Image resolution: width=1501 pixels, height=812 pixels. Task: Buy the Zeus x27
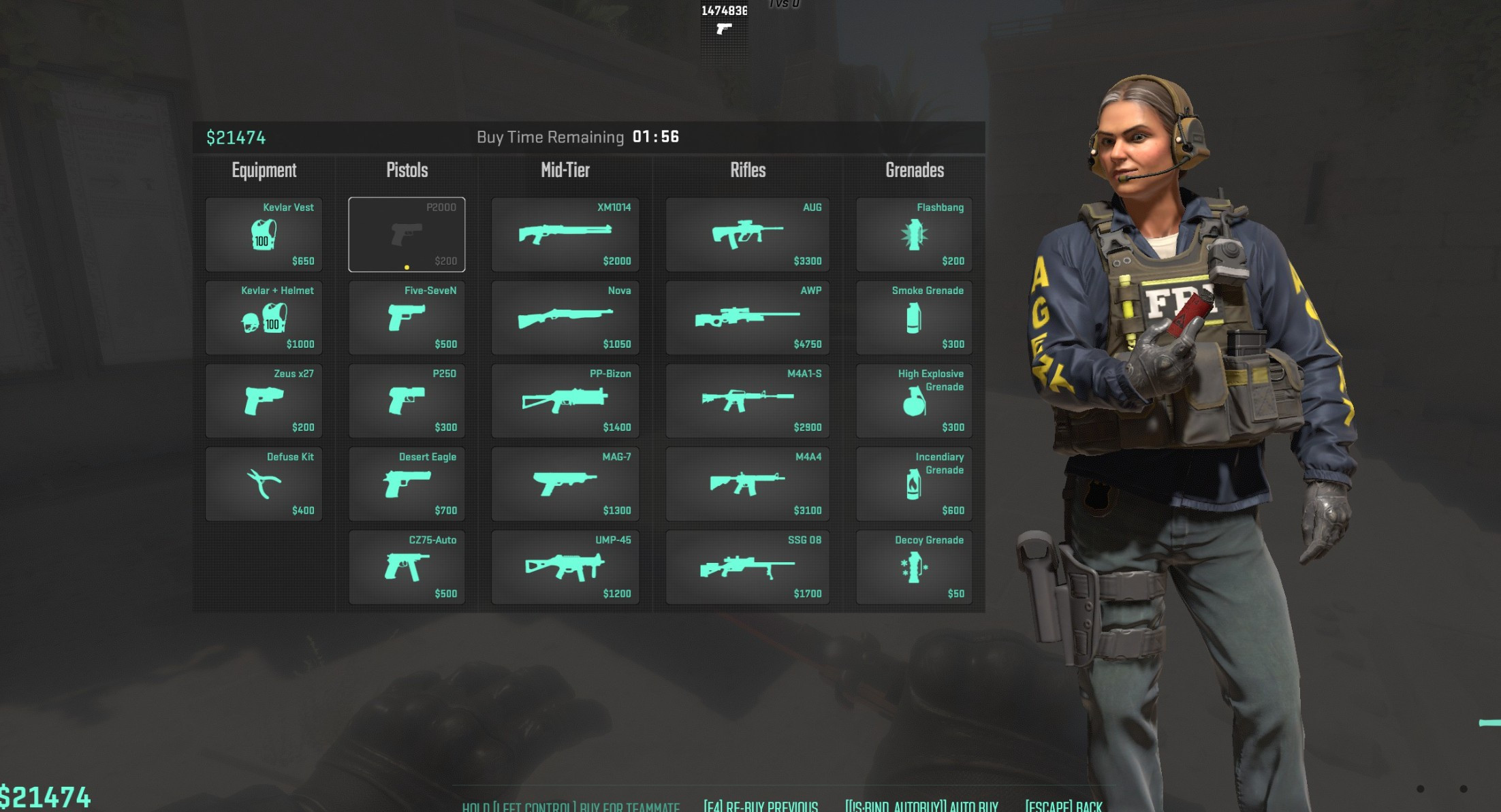263,401
